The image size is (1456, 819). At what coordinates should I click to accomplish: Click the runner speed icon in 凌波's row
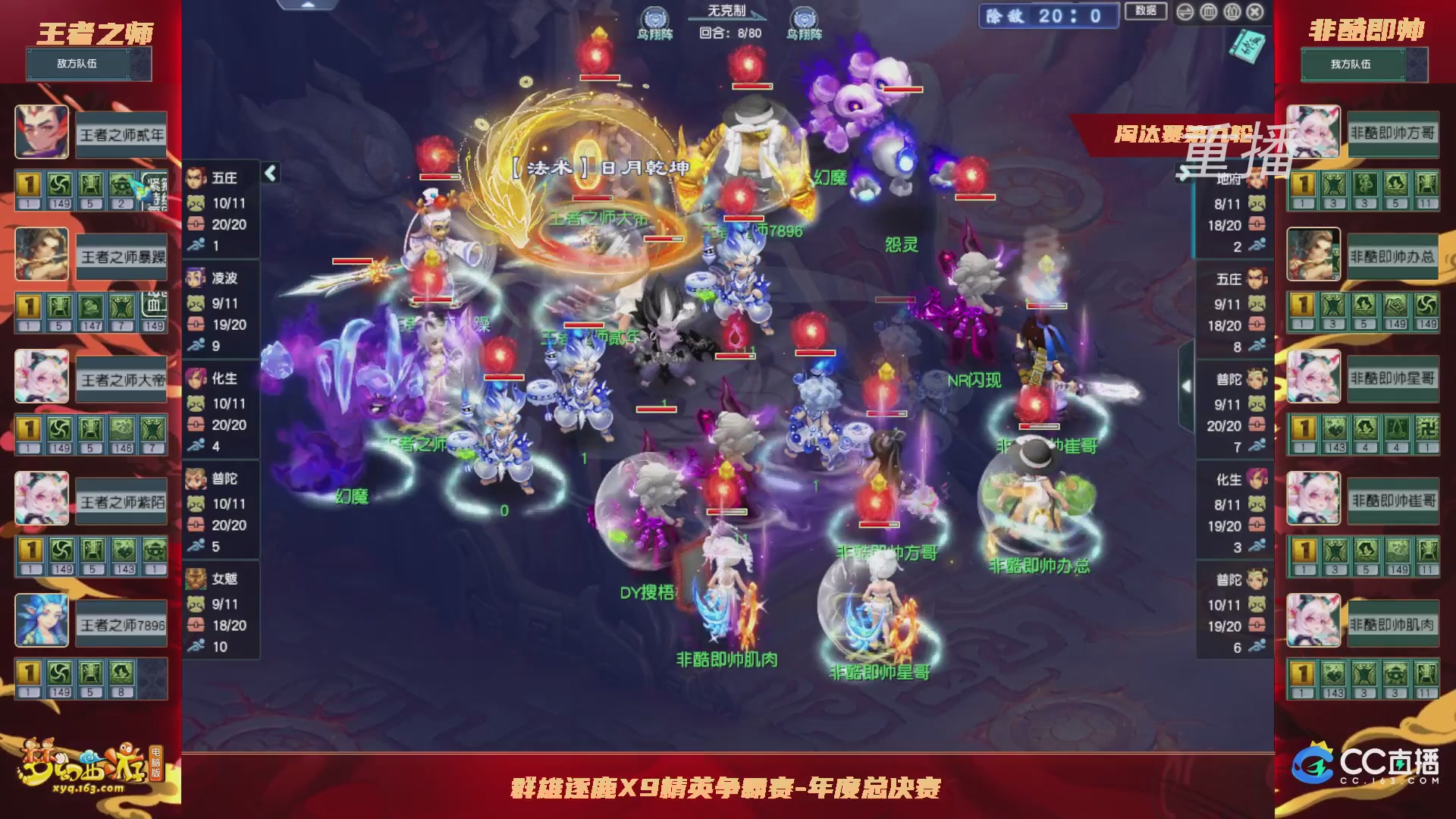(196, 345)
